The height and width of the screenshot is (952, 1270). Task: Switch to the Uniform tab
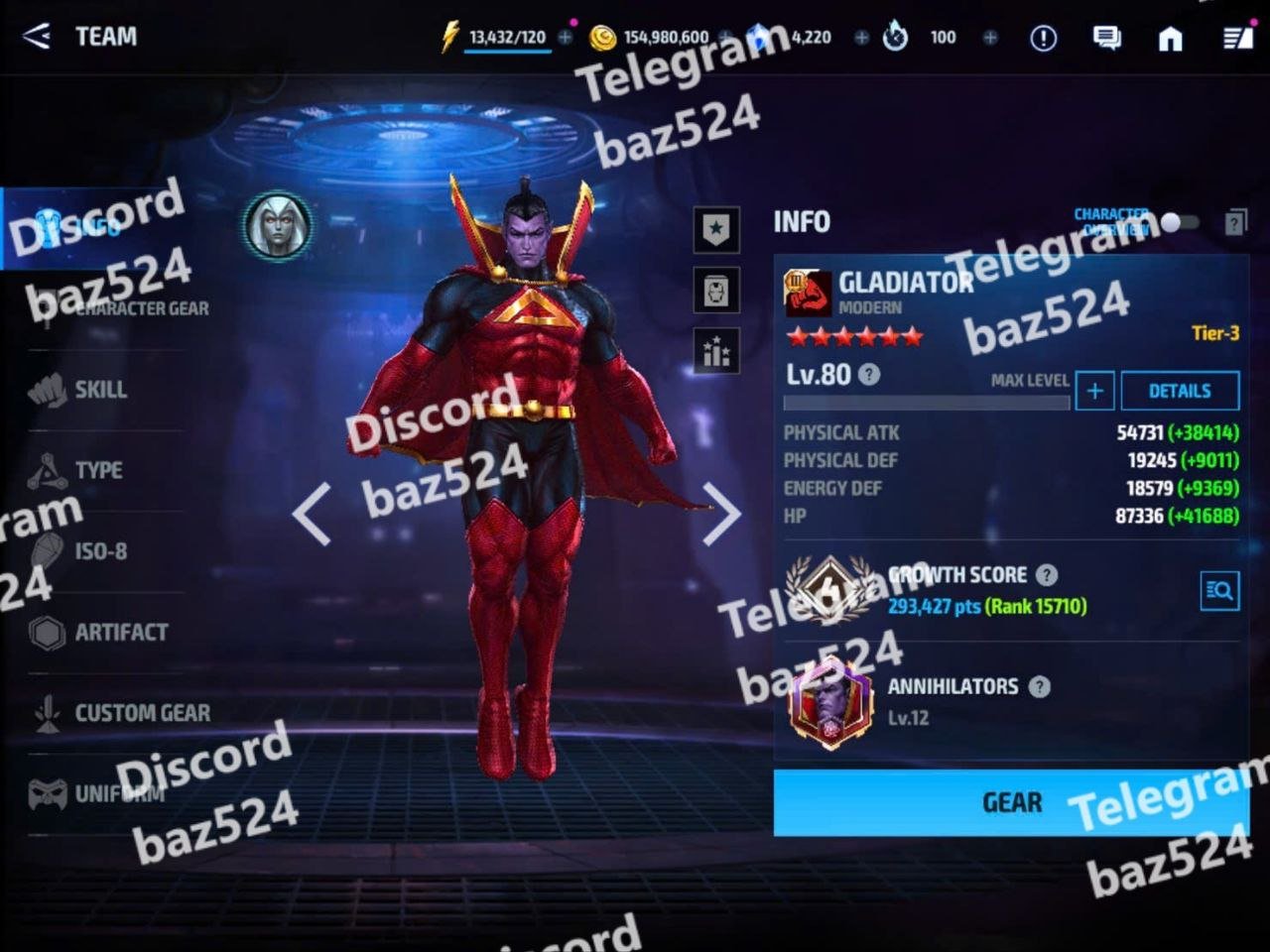(x=117, y=793)
